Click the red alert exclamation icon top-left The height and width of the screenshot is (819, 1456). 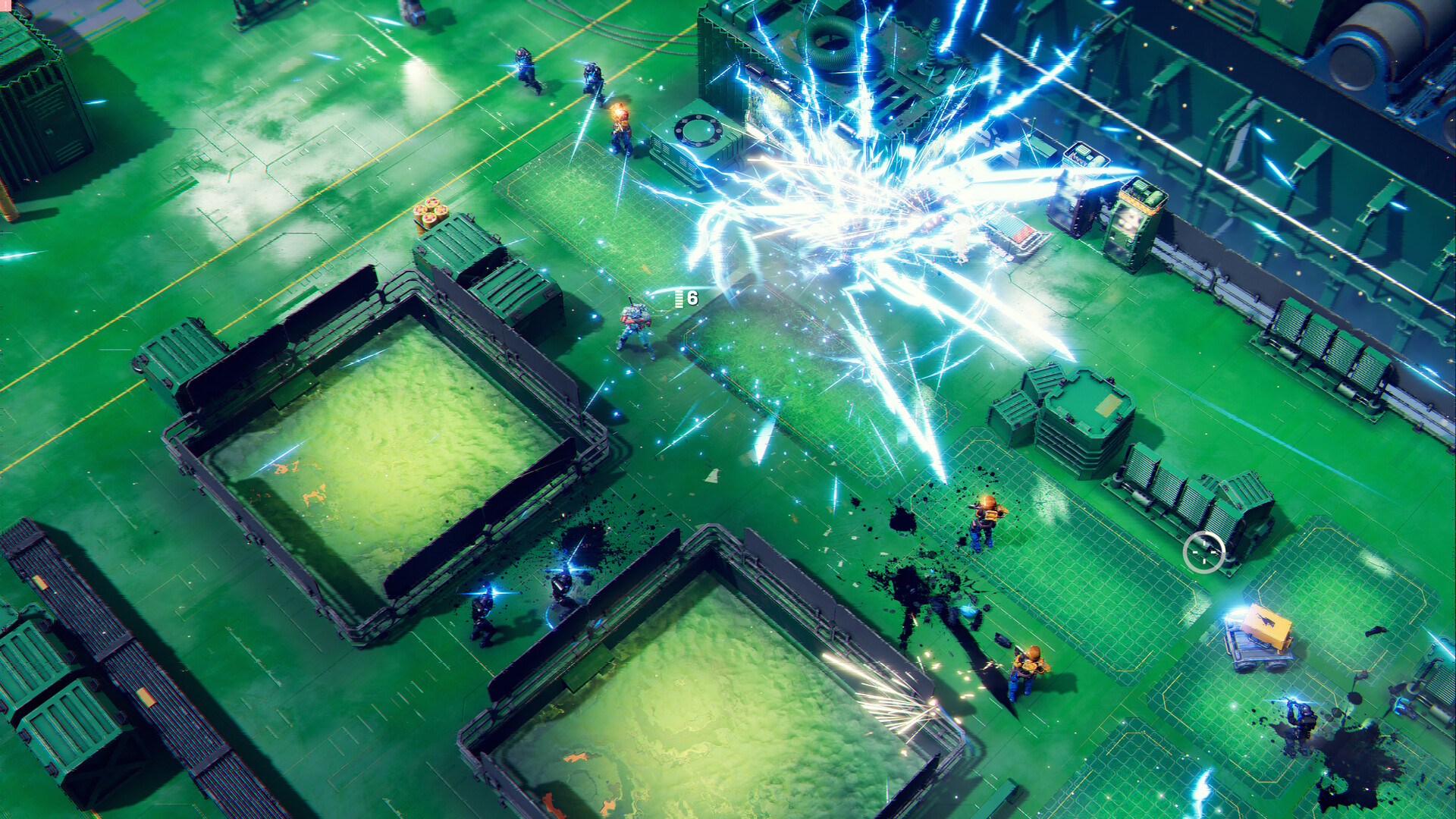click(5, 4)
